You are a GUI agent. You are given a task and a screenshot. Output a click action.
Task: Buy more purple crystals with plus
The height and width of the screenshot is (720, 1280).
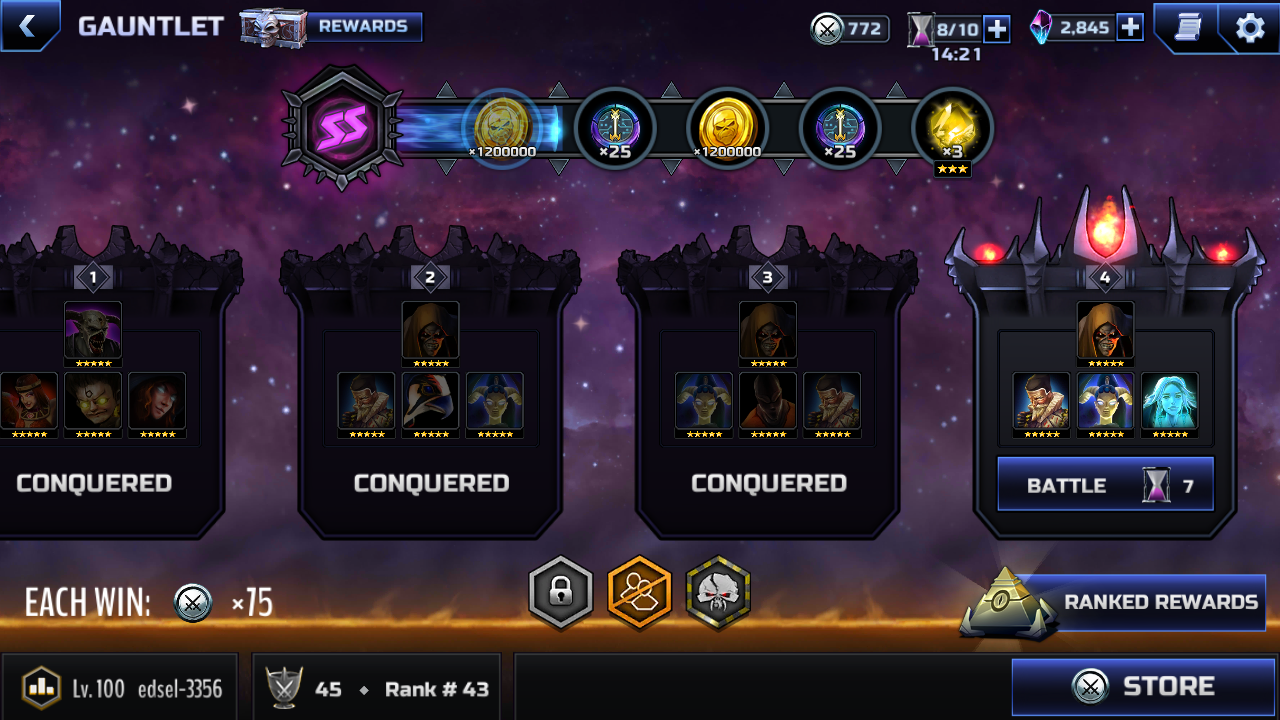[1130, 27]
